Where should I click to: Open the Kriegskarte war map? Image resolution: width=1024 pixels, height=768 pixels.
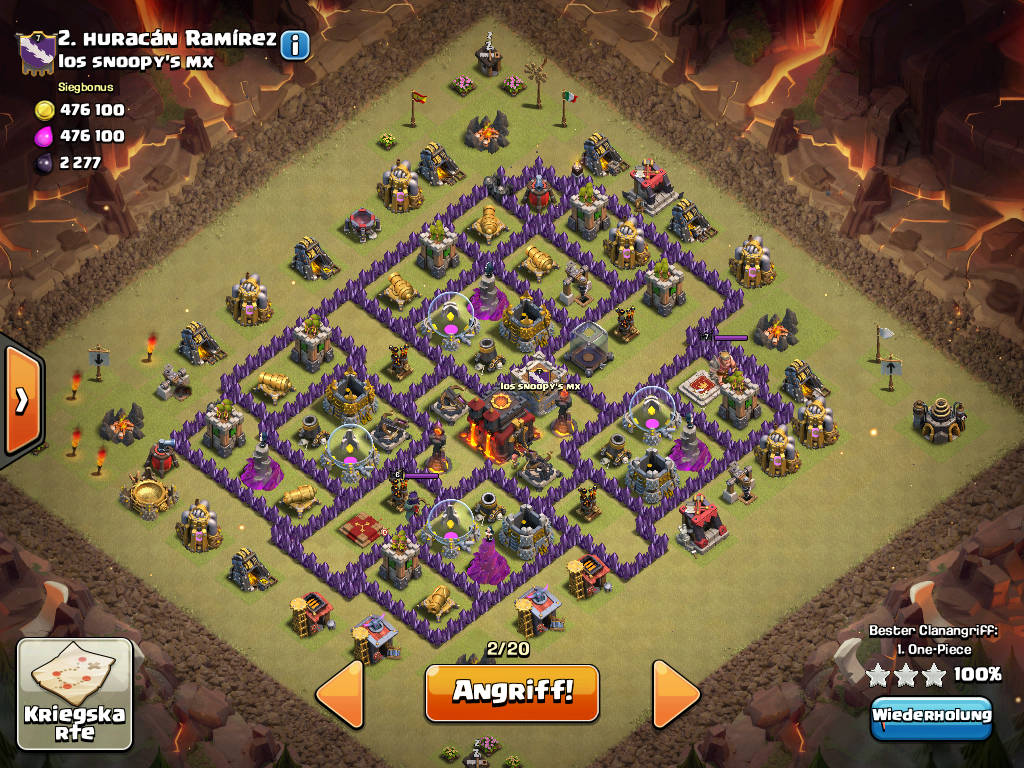75,694
